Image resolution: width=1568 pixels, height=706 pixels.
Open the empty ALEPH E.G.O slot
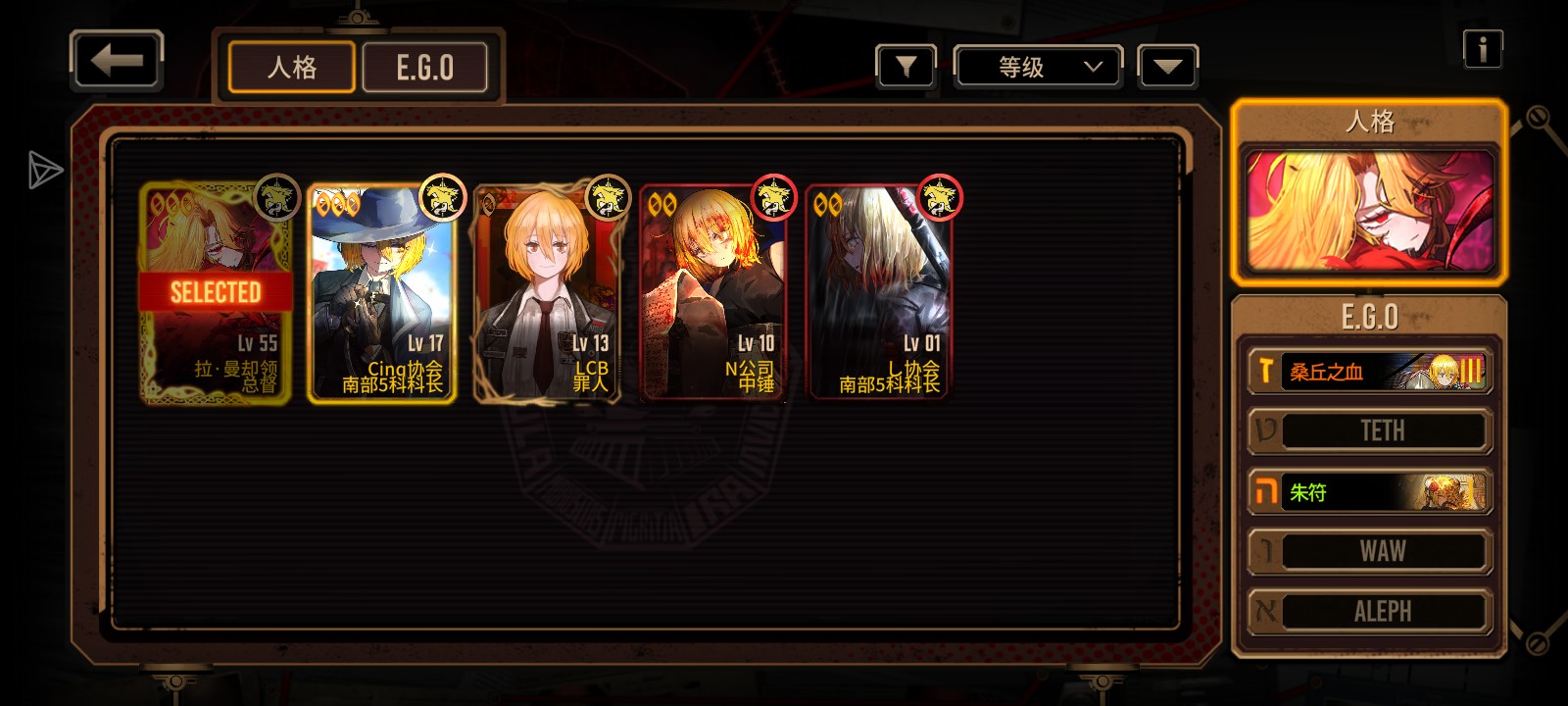point(1369,612)
